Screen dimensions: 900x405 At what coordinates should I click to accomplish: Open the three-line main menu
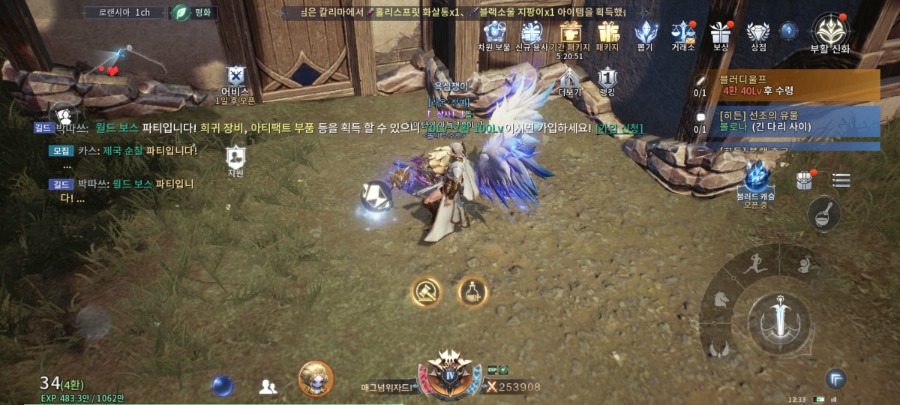point(841,180)
